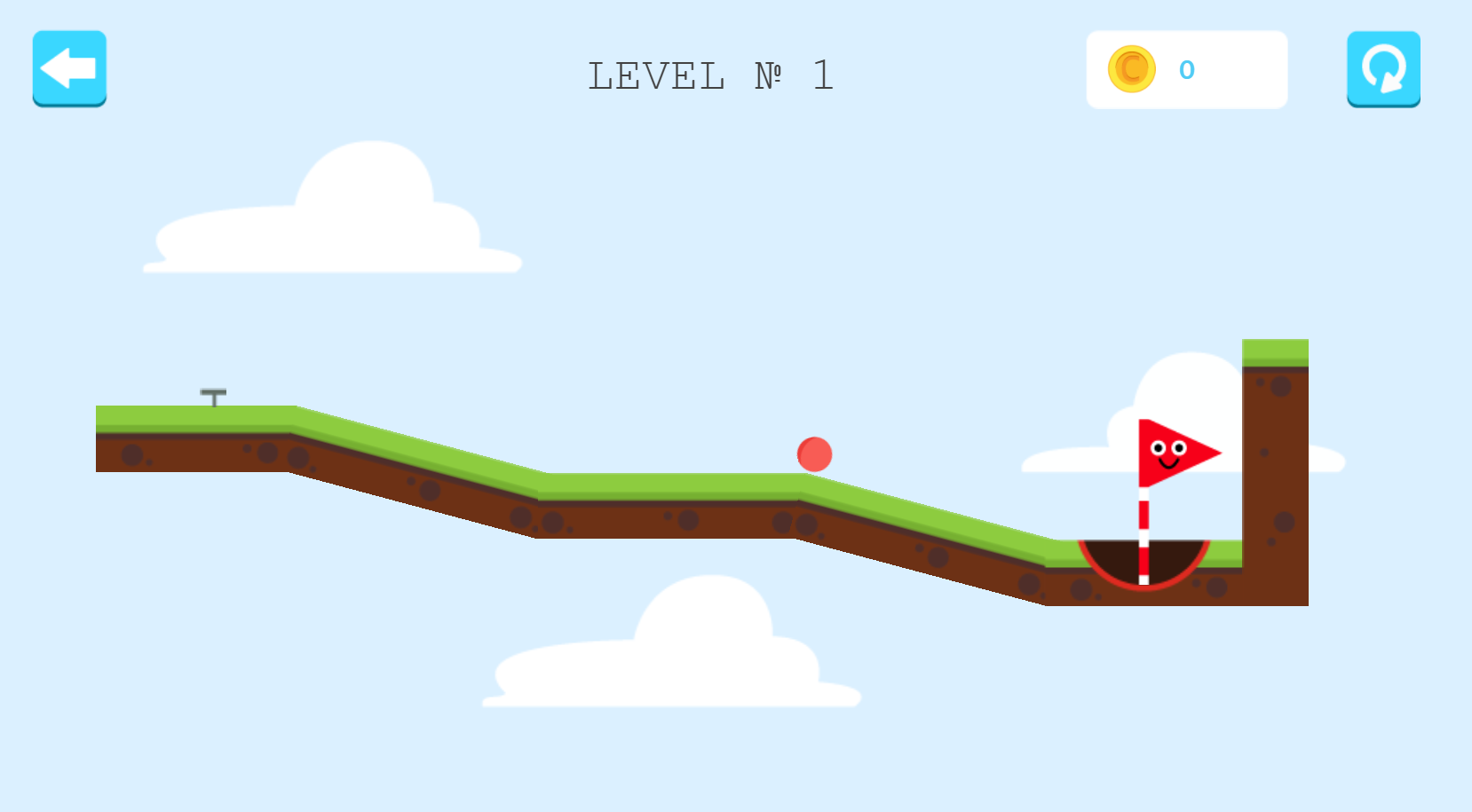Go back using the left arrow button
Image resolution: width=1472 pixels, height=812 pixels.
(69, 68)
